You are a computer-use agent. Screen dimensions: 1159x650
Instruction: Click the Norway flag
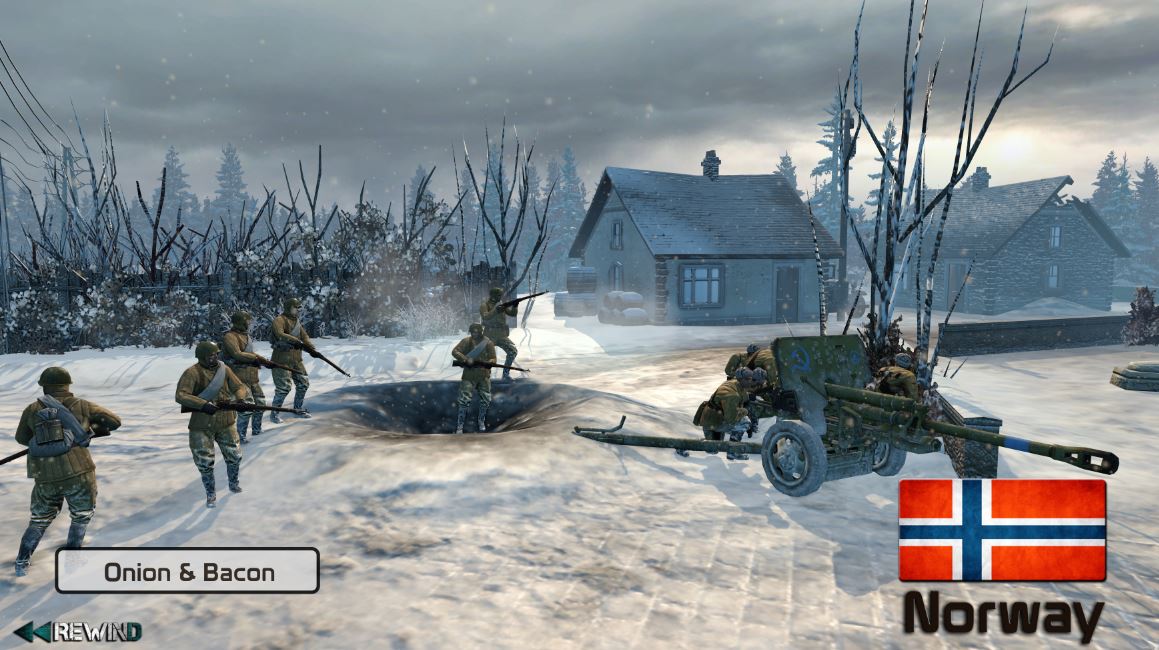tap(1002, 530)
